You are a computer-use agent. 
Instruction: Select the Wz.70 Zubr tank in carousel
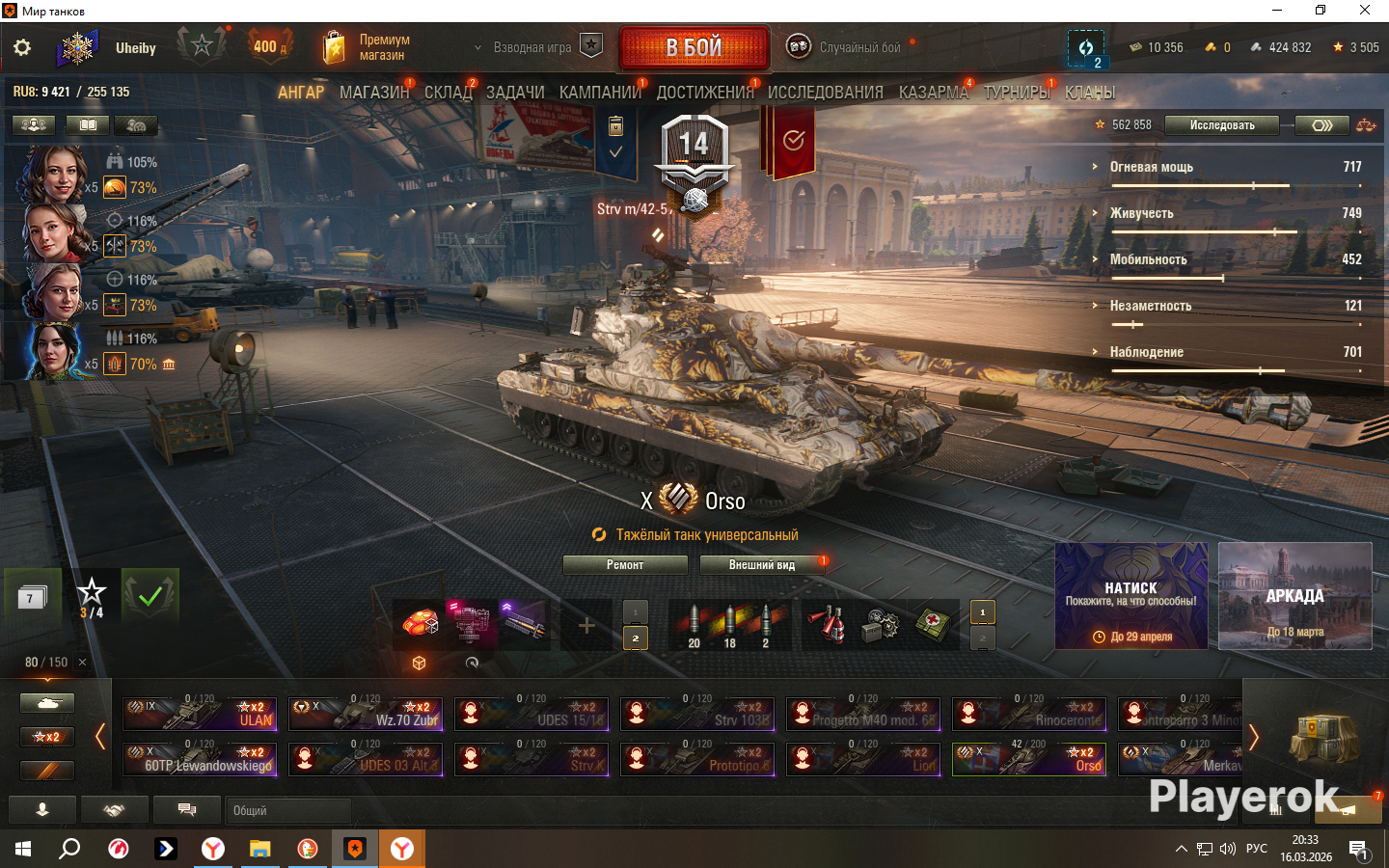[x=366, y=714]
